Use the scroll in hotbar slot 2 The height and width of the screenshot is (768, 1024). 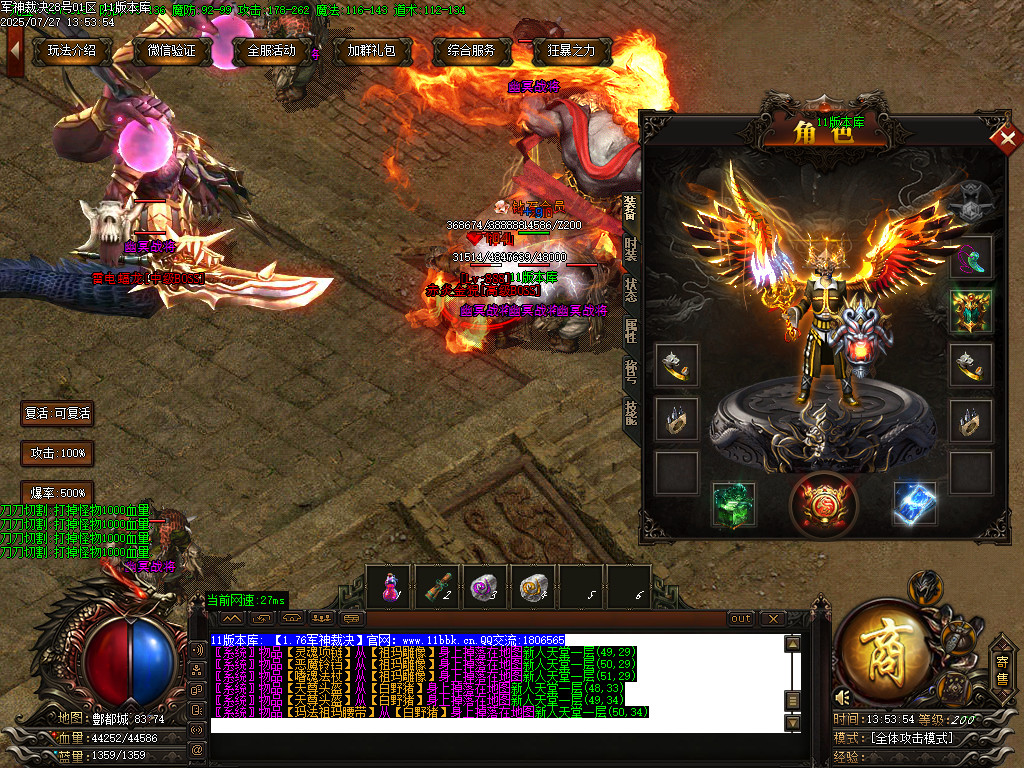click(x=437, y=587)
